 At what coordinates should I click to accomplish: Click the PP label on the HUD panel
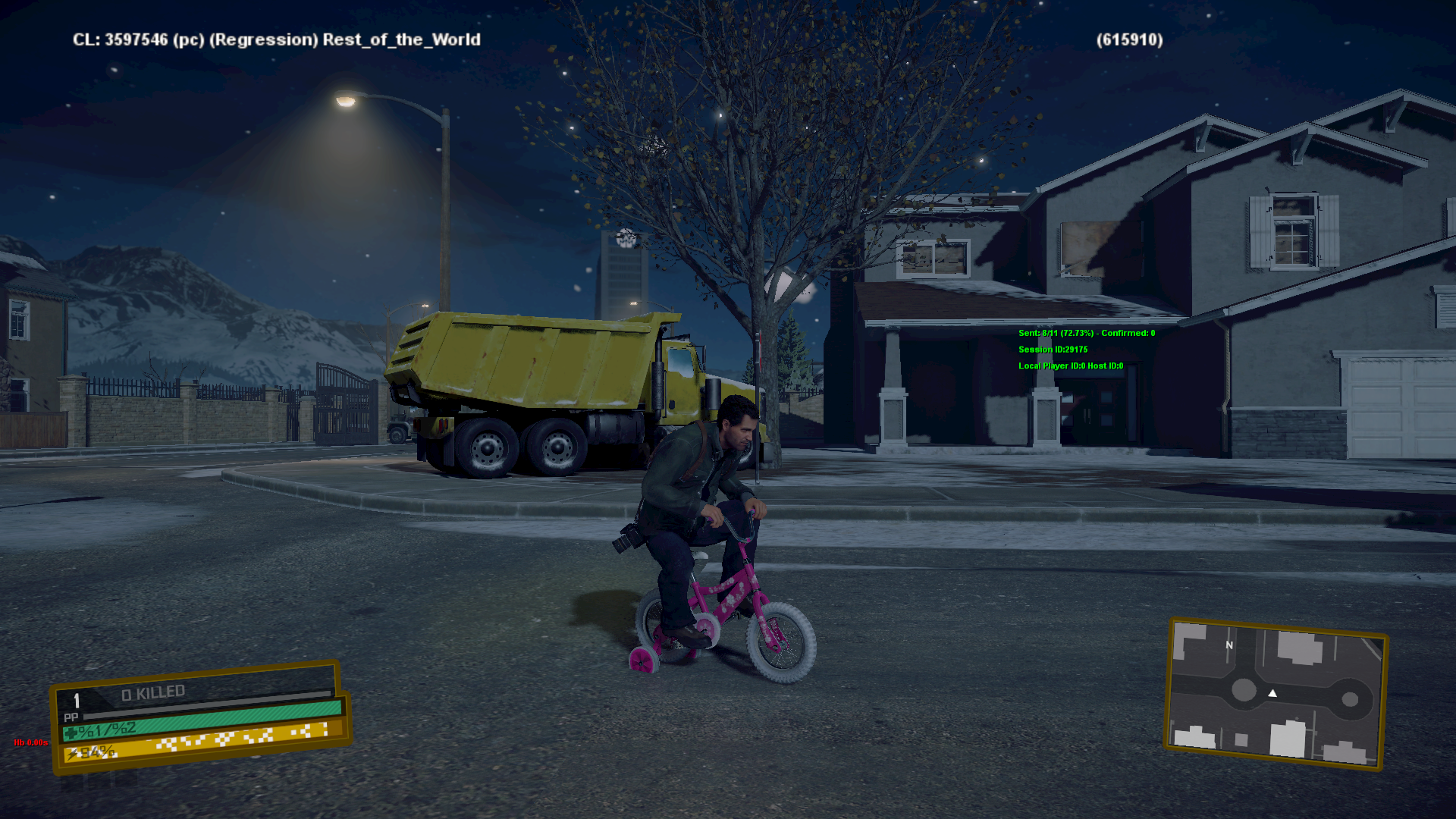pyautogui.click(x=71, y=717)
